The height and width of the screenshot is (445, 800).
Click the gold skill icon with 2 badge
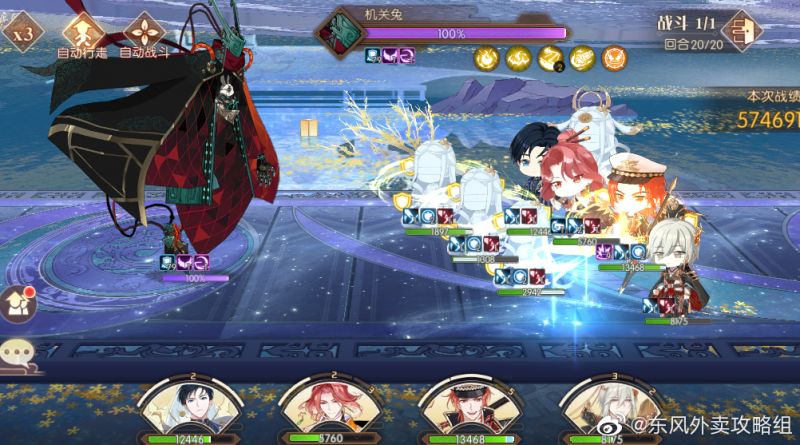[551, 59]
